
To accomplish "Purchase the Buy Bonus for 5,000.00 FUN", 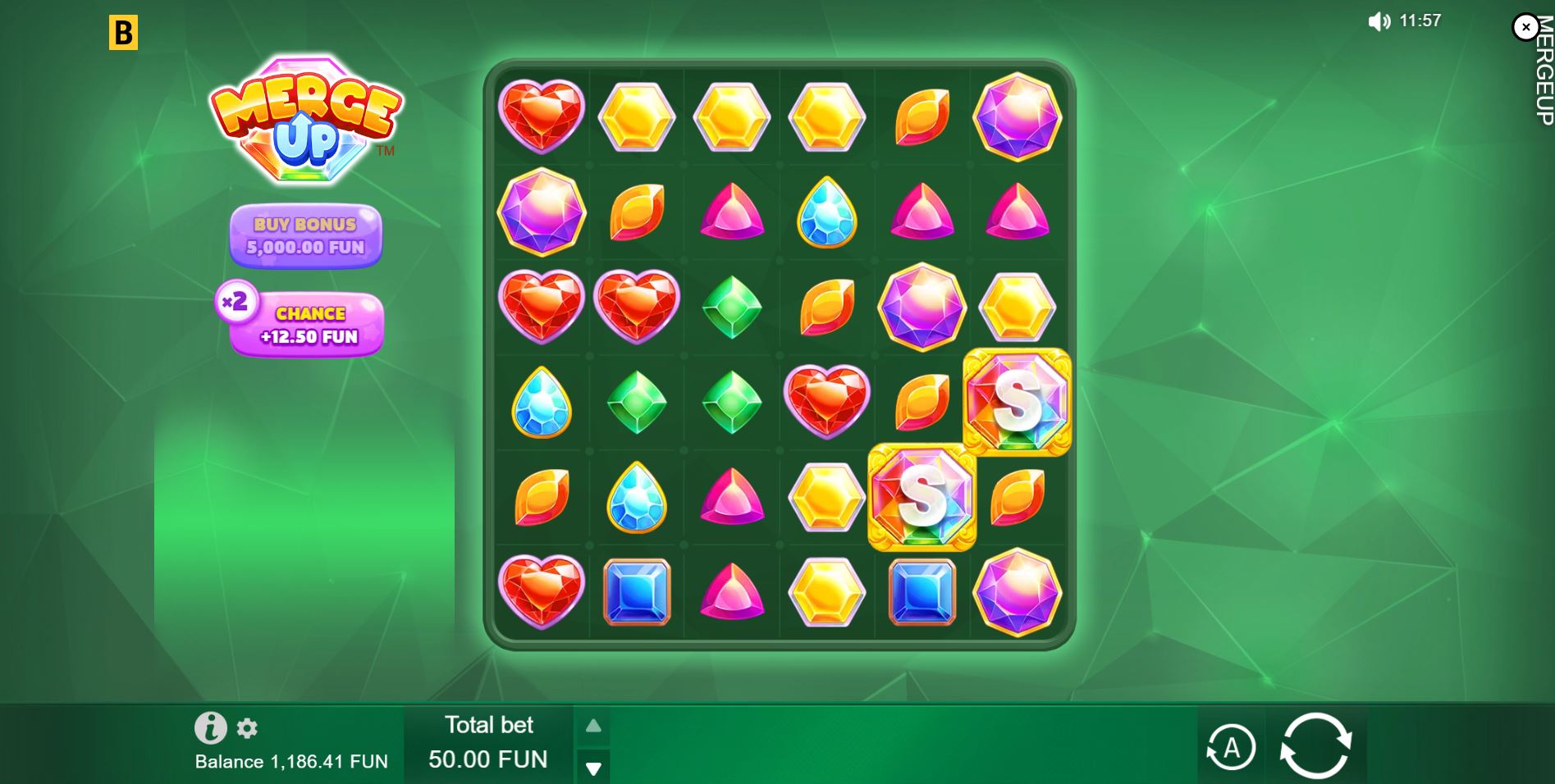I will tap(305, 236).
